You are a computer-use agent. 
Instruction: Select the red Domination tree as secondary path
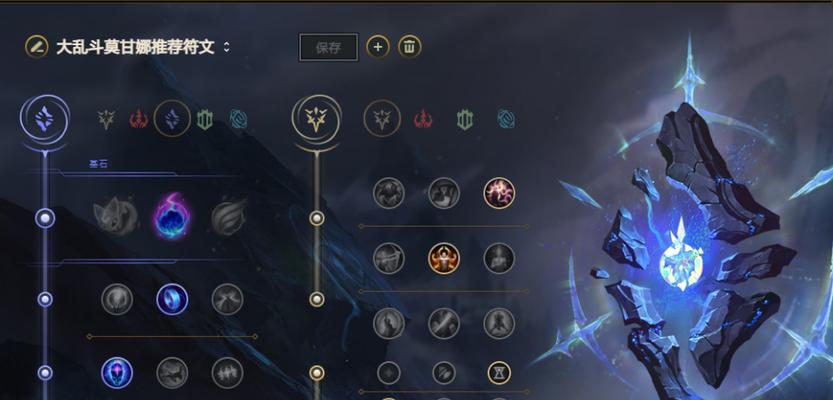423,120
